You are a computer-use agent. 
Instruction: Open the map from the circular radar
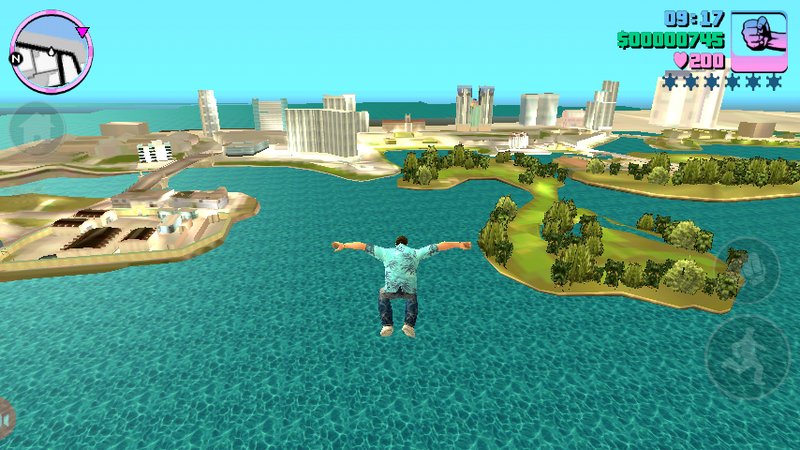51,49
